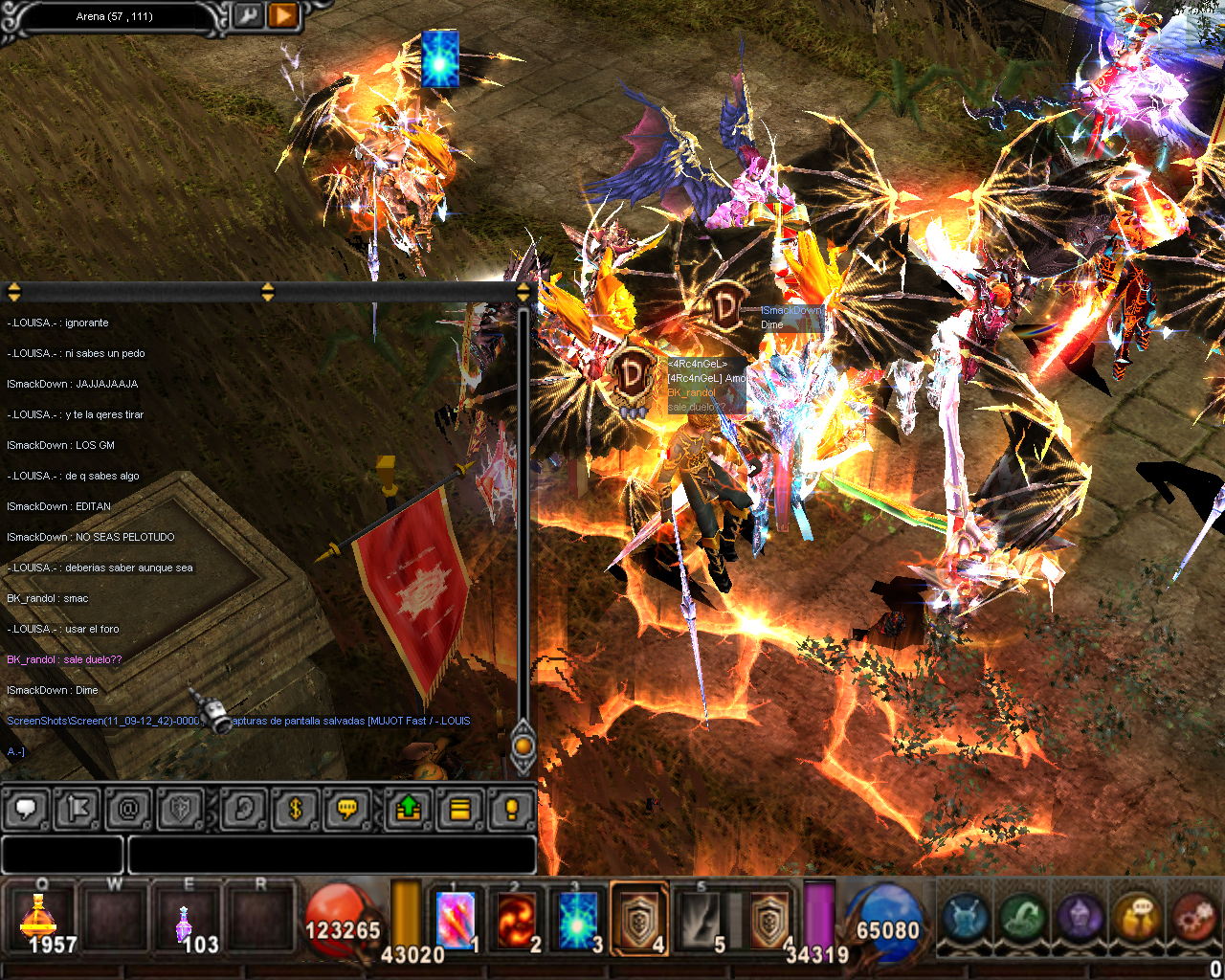Choose the @ symbol chat channel
The height and width of the screenshot is (980, 1225).
(128, 810)
